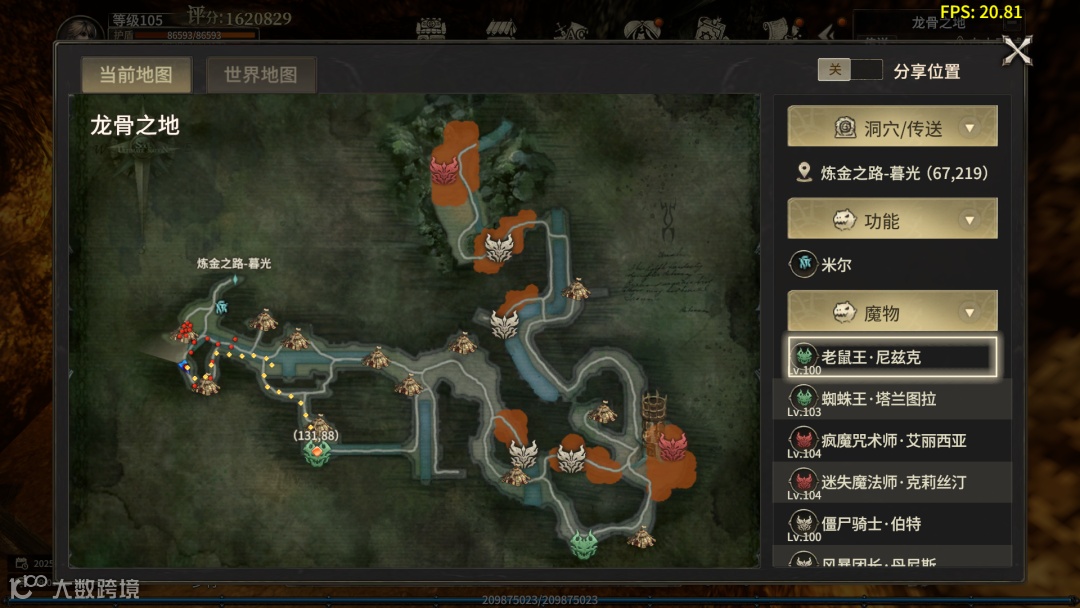
Task: Toggle the 分享位置 switch
Action: coord(849,70)
